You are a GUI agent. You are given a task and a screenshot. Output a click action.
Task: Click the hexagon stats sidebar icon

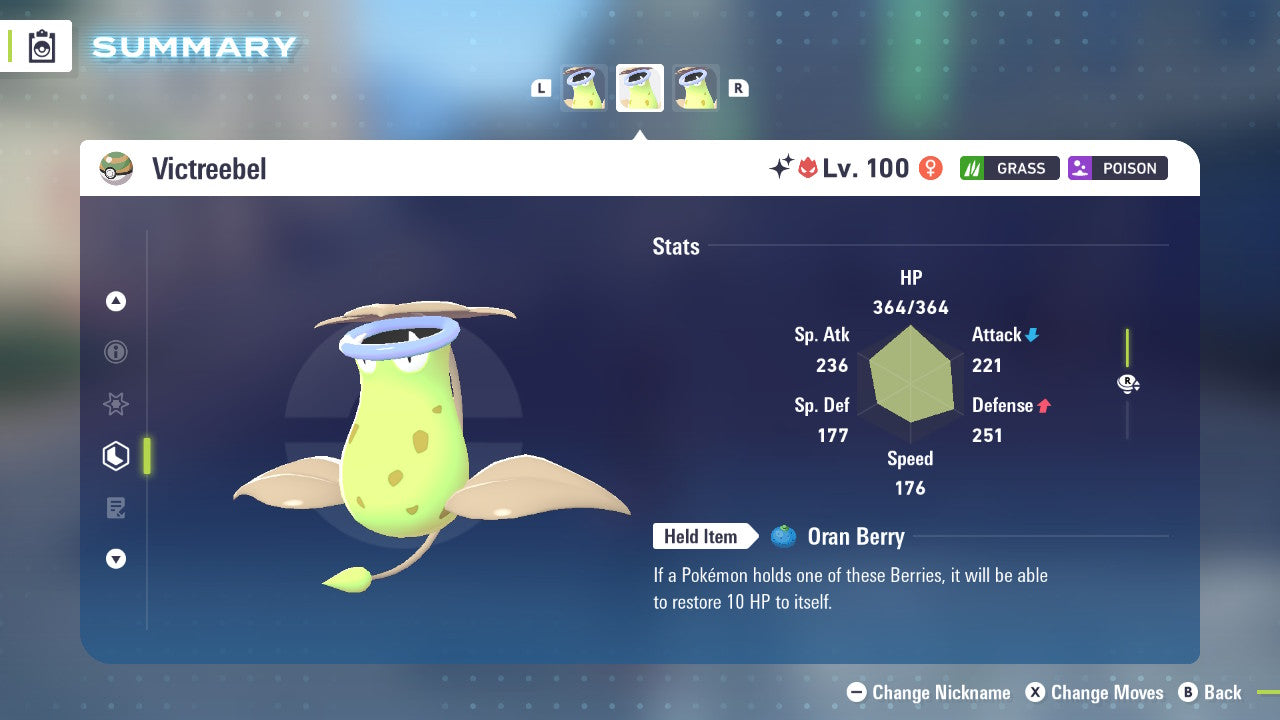(116, 456)
